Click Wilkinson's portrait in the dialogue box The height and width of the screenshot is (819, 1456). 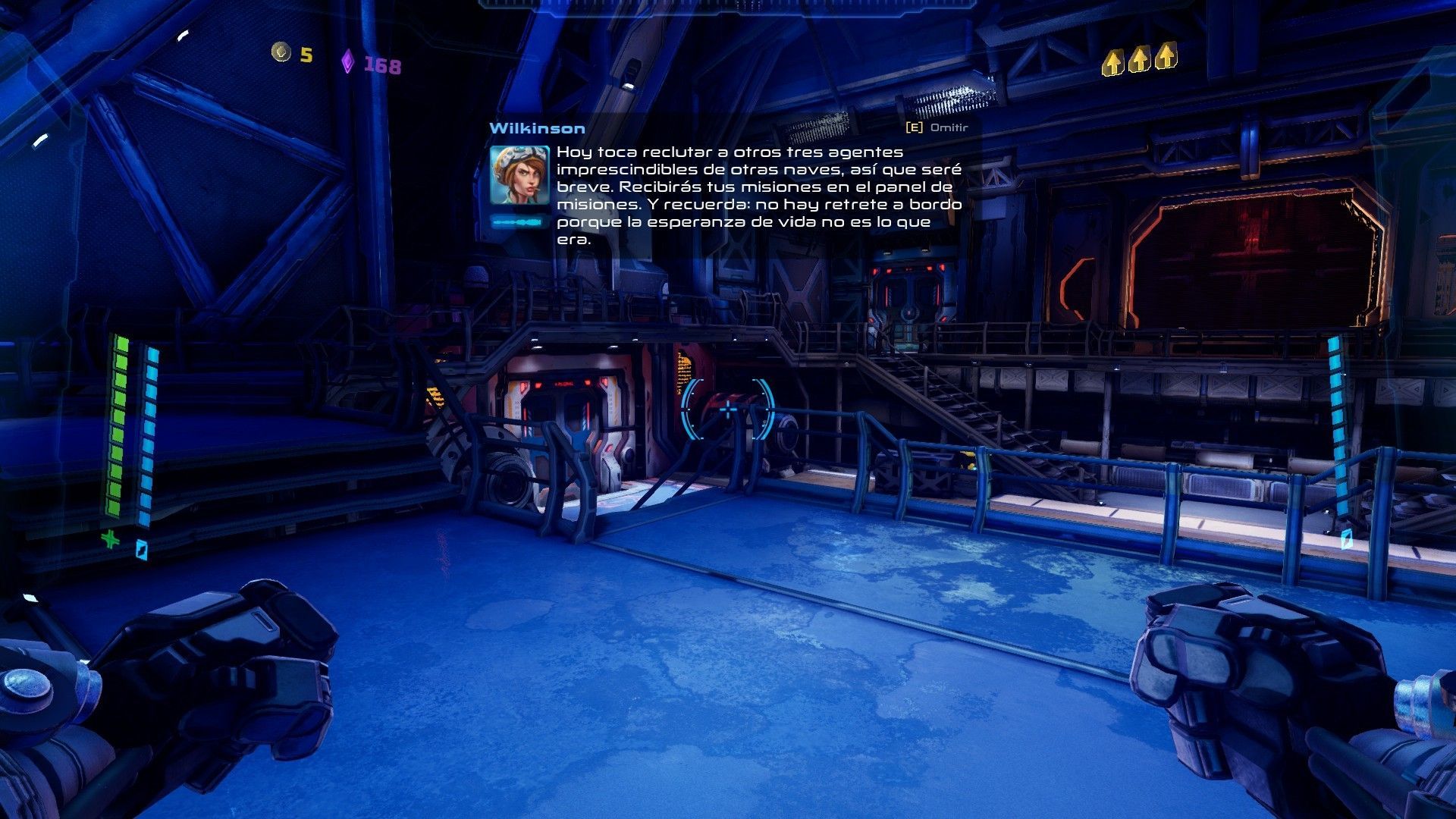click(519, 175)
